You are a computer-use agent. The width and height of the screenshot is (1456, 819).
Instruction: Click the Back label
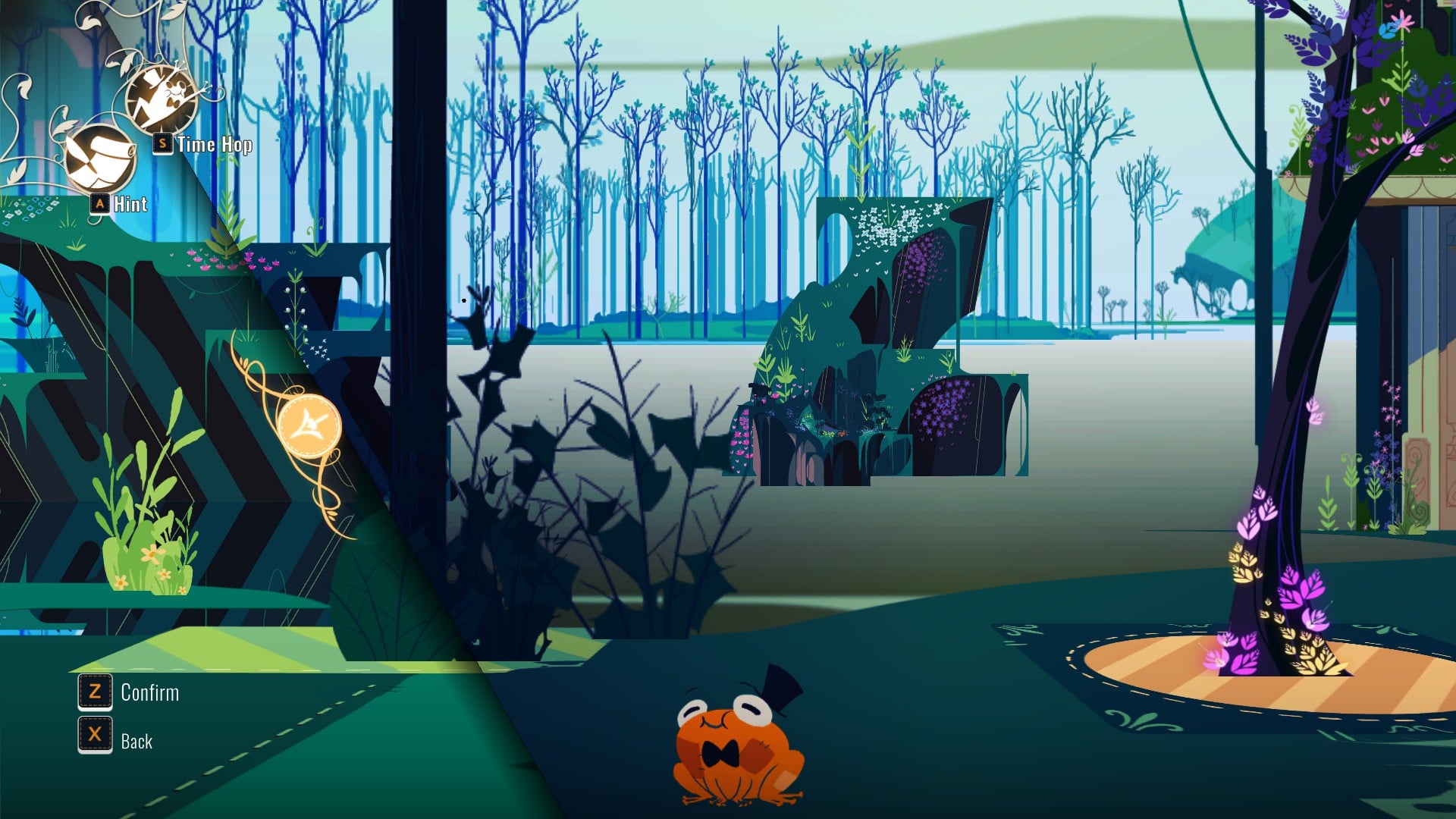tap(138, 742)
